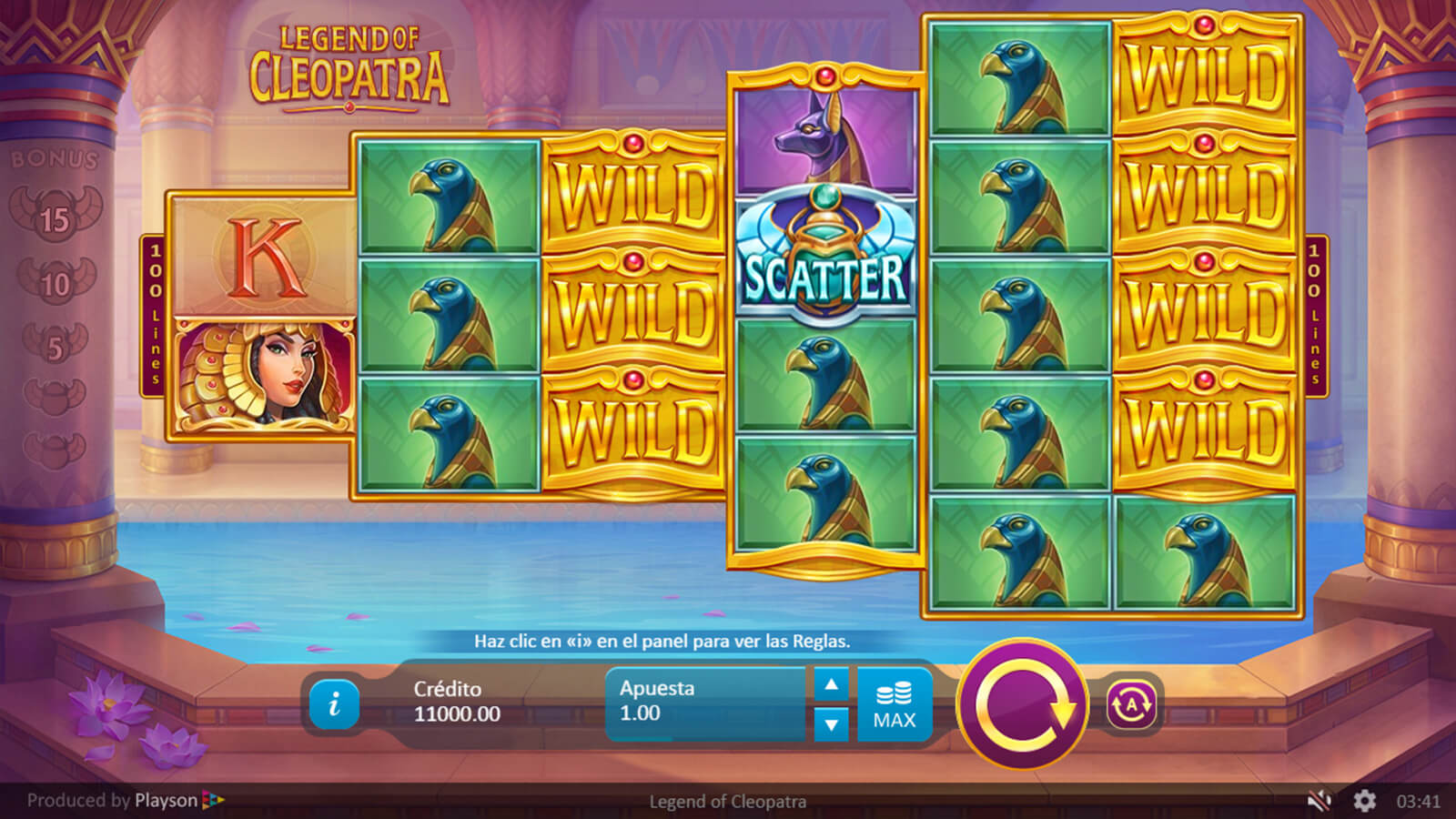1456x819 pixels.
Task: Open the game rules info panel
Action: point(334,703)
